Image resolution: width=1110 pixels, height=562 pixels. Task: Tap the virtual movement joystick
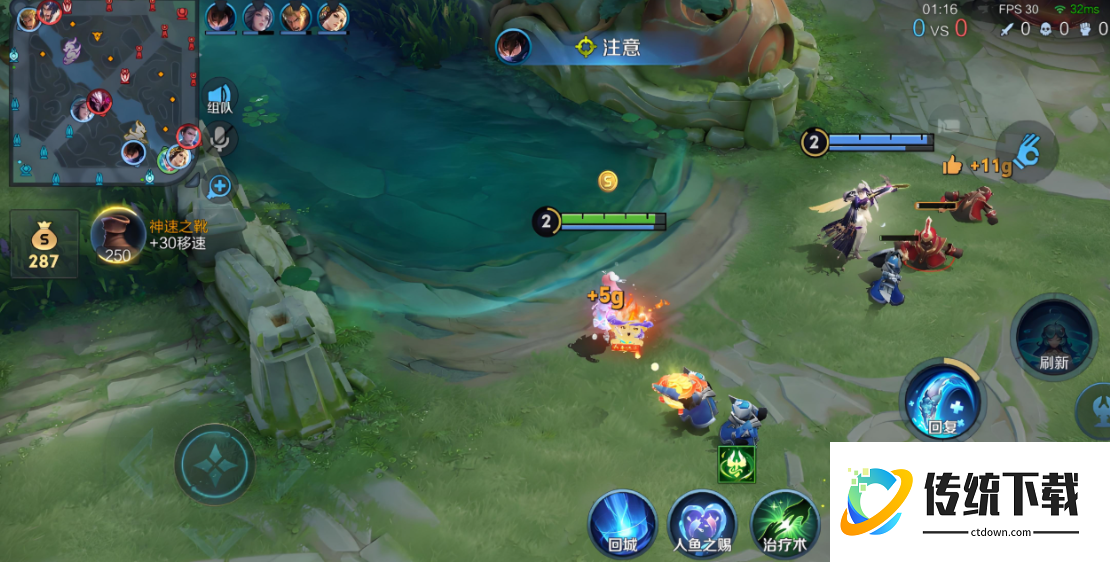(215, 464)
